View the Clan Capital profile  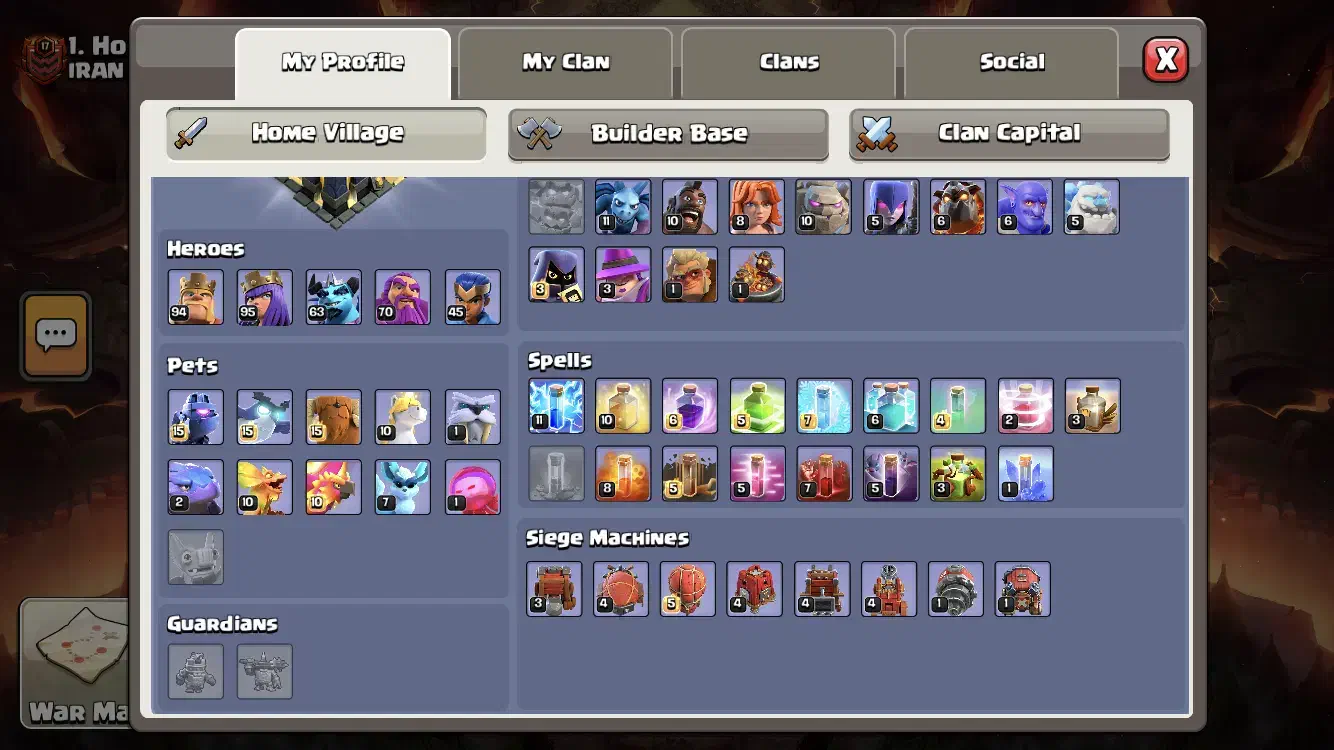pos(1009,132)
